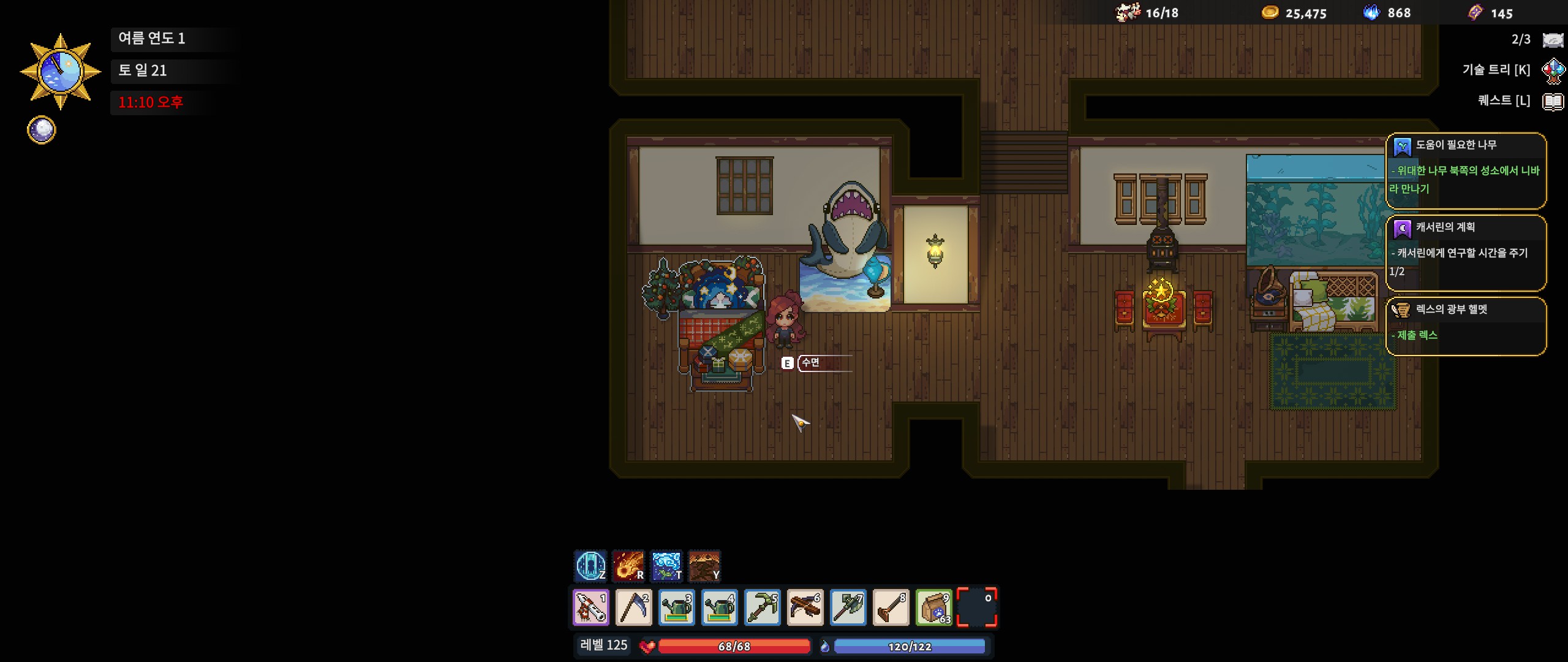This screenshot has height=662, width=1568.
Task: Select the scroll item in hotbar slot 1
Action: click(591, 607)
